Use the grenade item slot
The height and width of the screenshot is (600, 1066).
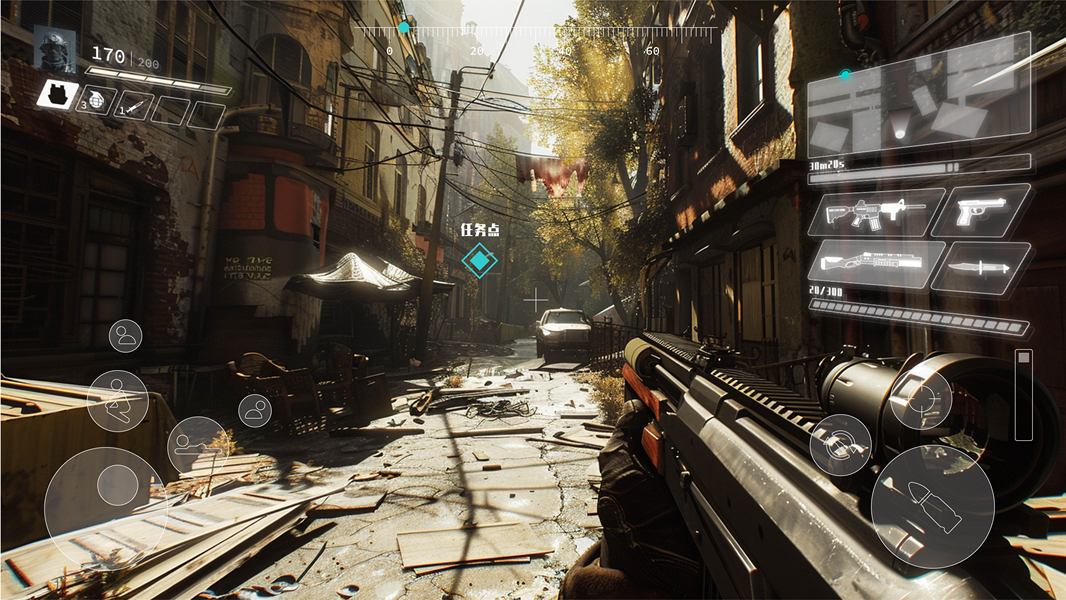(97, 100)
